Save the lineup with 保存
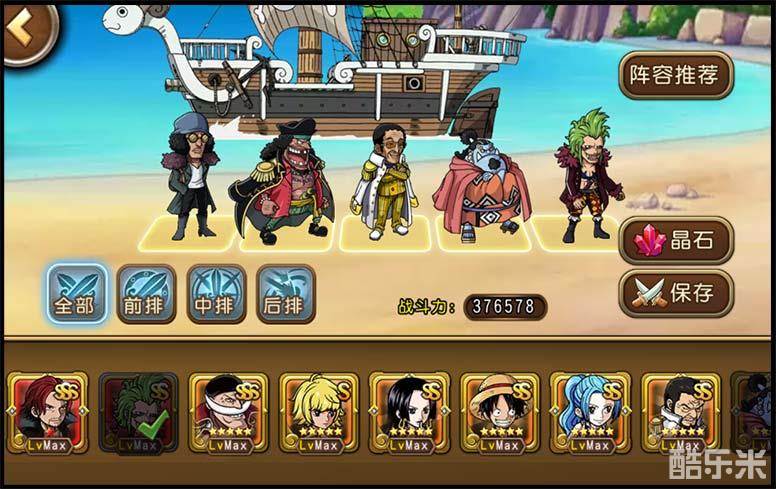The height and width of the screenshot is (489, 776). [676, 293]
